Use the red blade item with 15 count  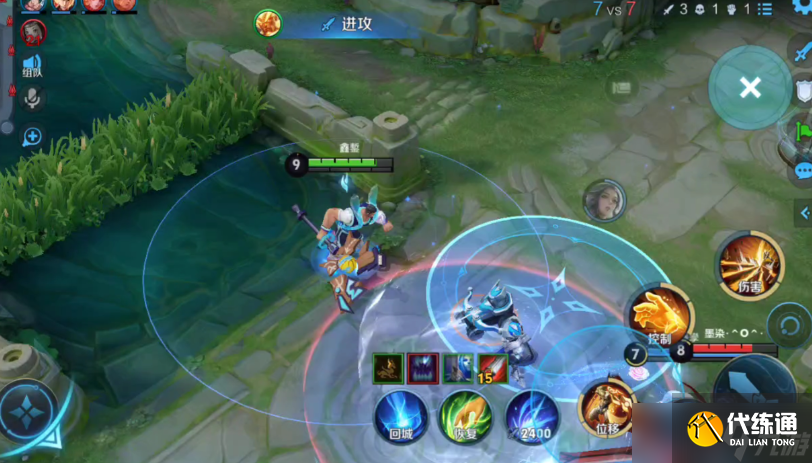point(491,368)
